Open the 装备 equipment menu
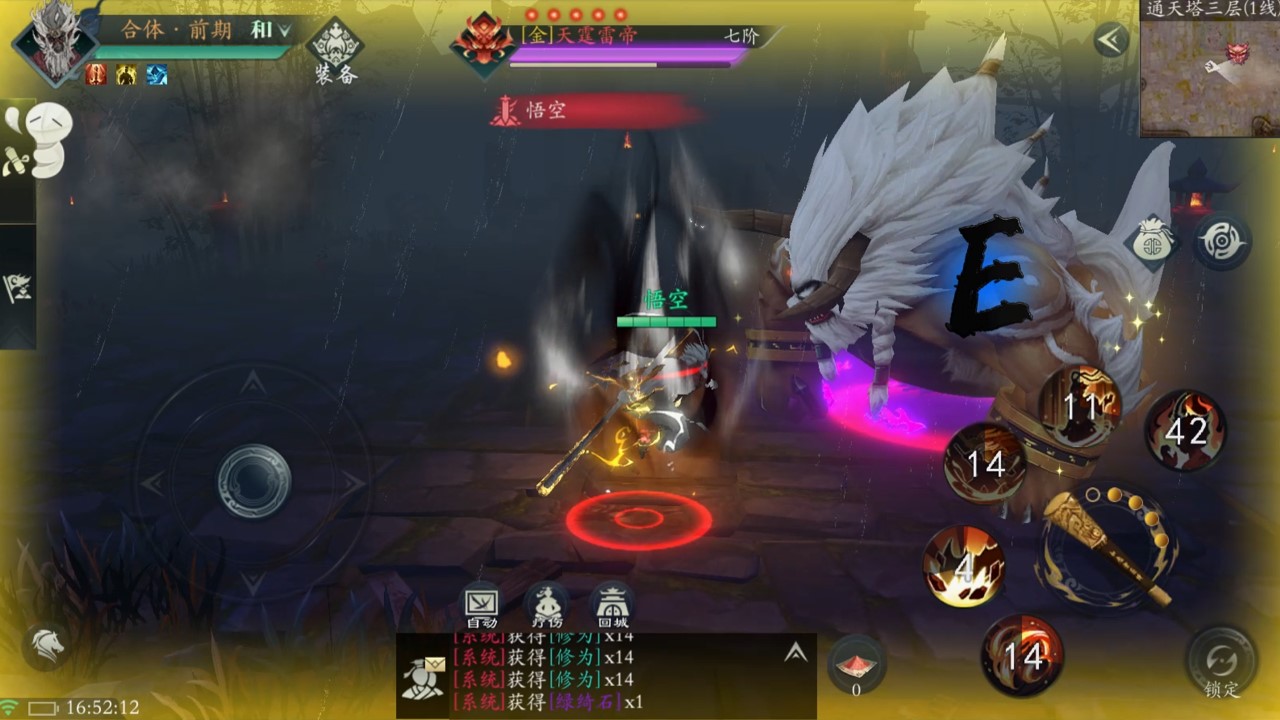This screenshot has width=1280, height=720. click(x=334, y=52)
